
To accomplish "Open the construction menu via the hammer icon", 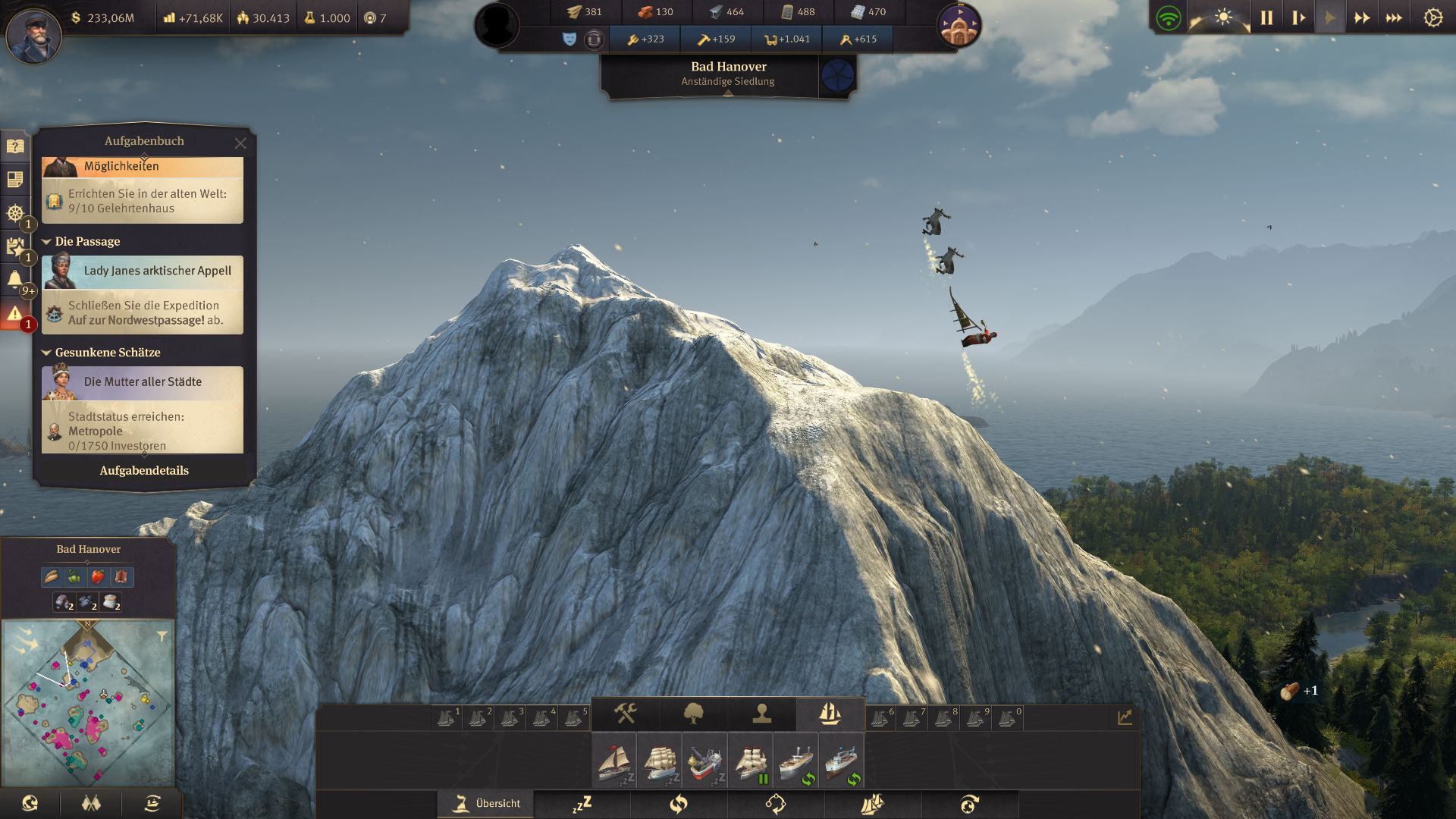I will pyautogui.click(x=626, y=713).
